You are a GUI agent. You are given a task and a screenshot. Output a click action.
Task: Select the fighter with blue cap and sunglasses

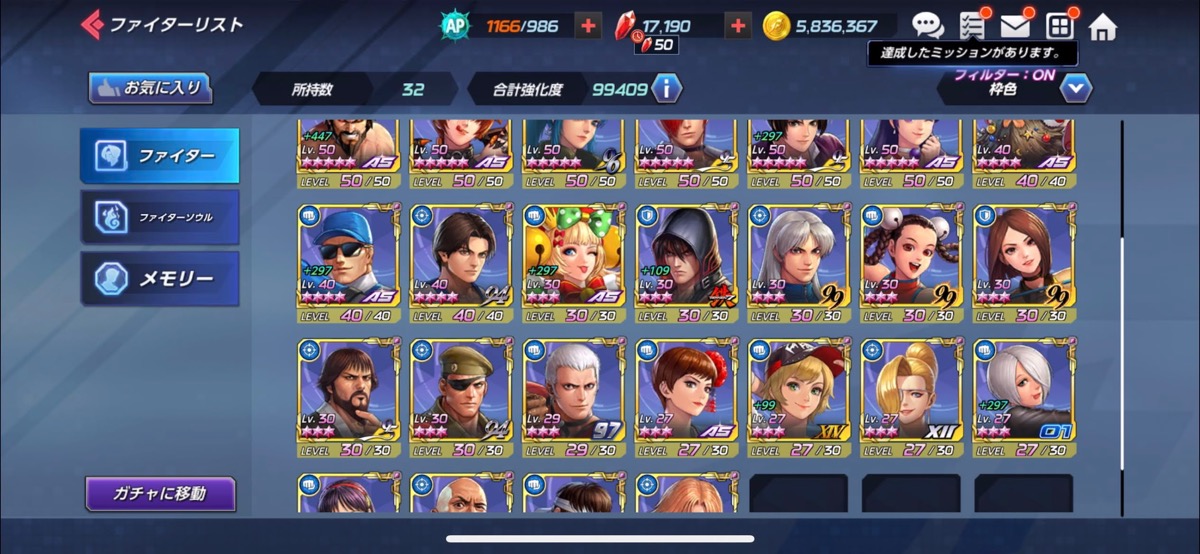tap(347, 263)
